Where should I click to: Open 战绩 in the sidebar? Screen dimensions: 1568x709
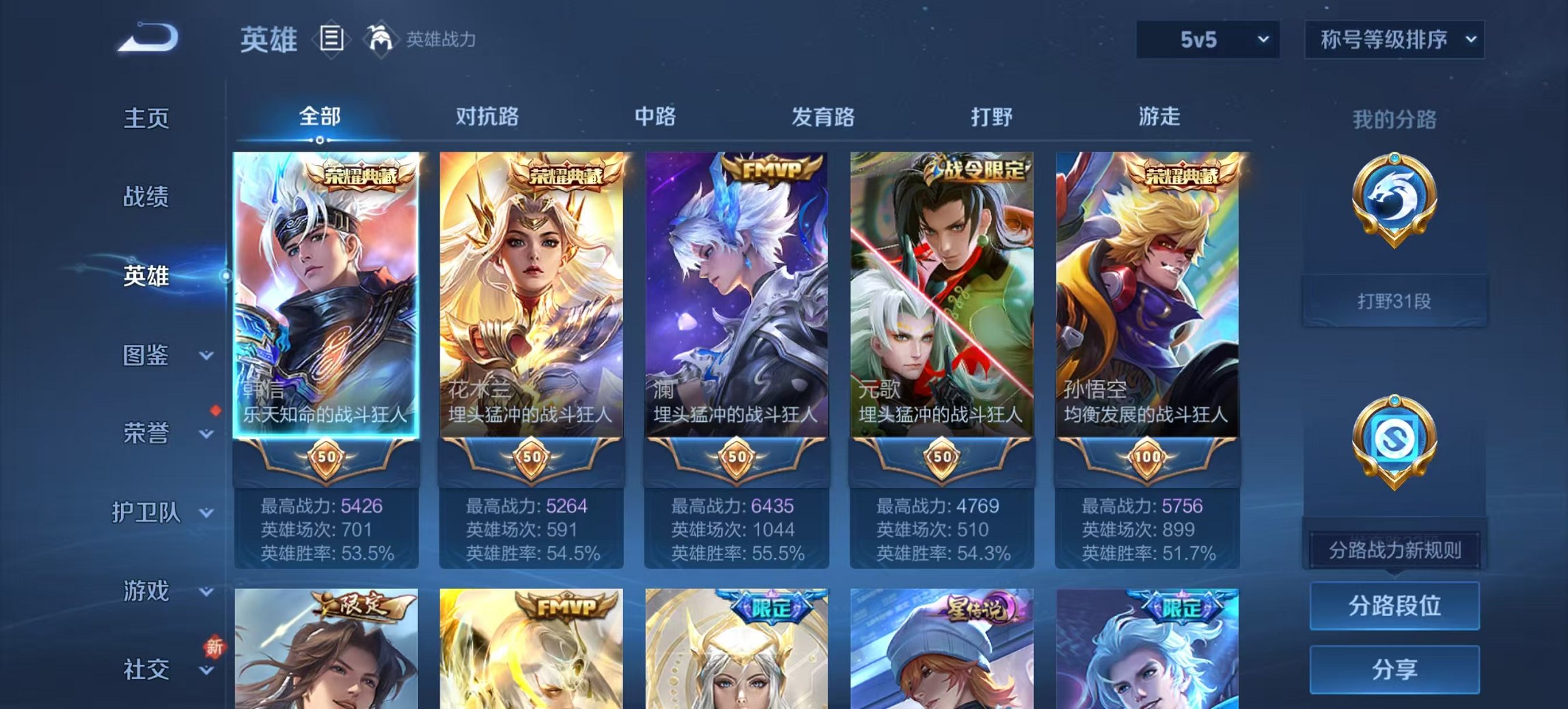click(x=146, y=197)
